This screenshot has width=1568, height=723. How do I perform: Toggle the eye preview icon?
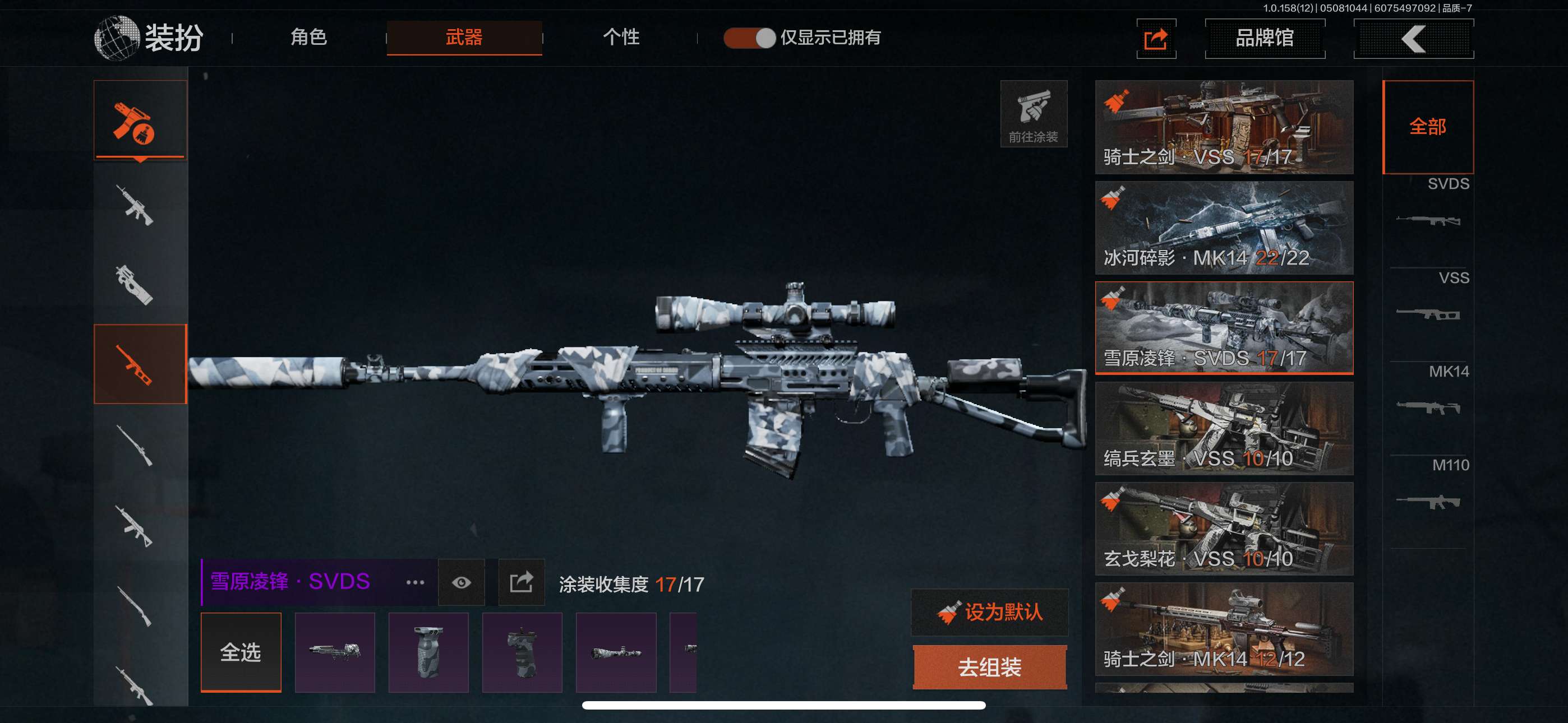(462, 582)
